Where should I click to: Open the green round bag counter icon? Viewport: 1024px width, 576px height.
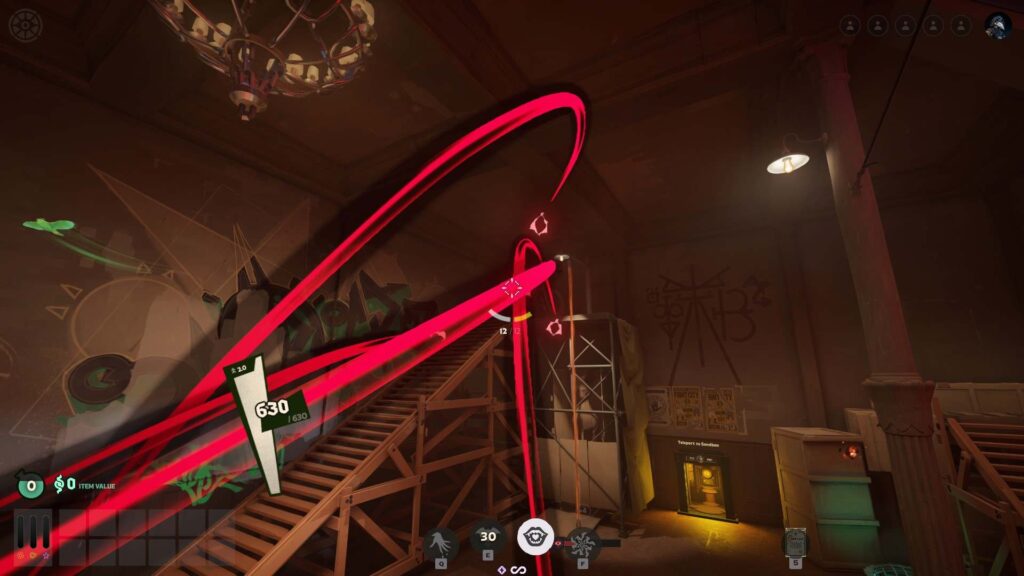(x=32, y=487)
